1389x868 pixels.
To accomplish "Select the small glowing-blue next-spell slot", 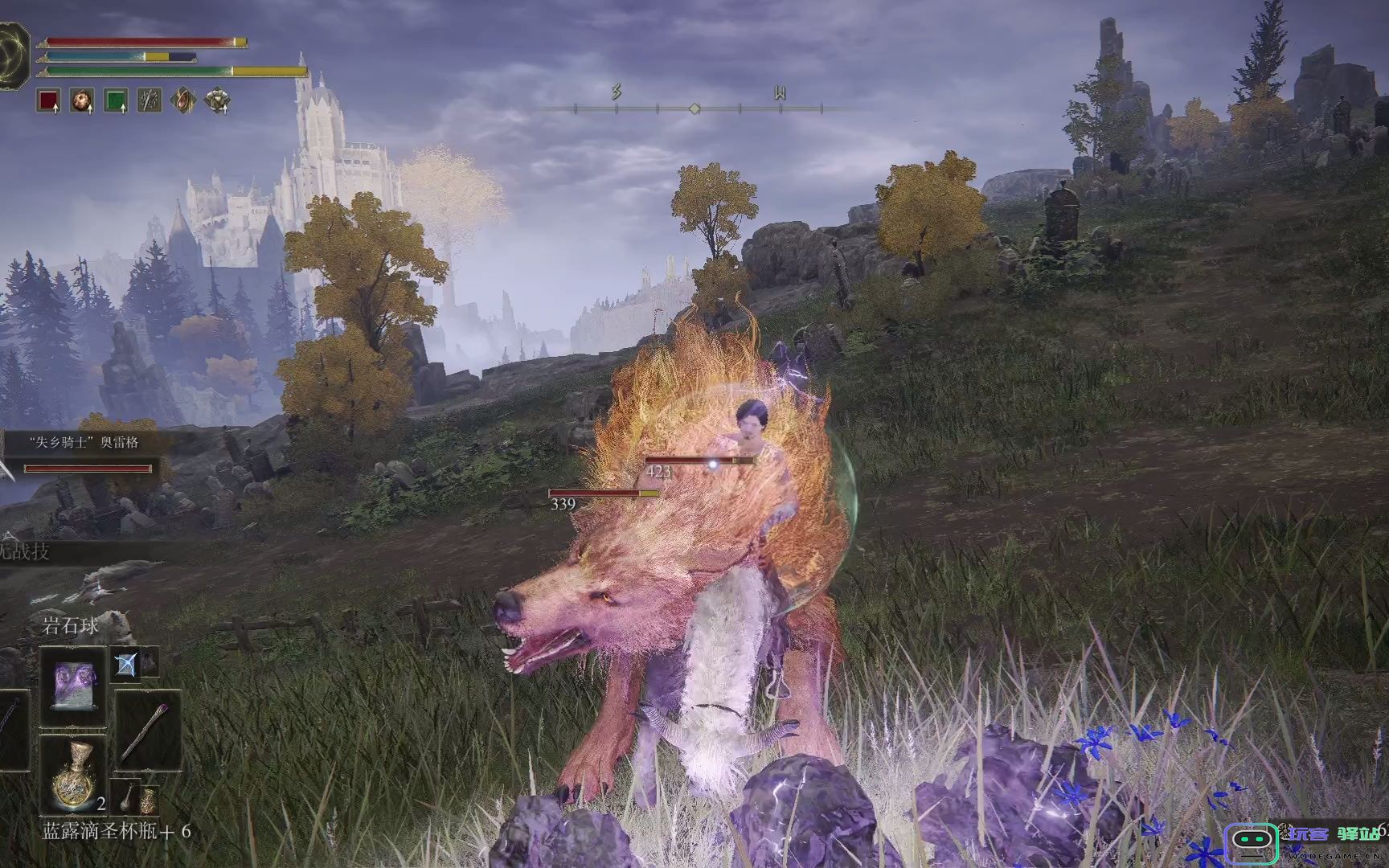I will pos(126,664).
